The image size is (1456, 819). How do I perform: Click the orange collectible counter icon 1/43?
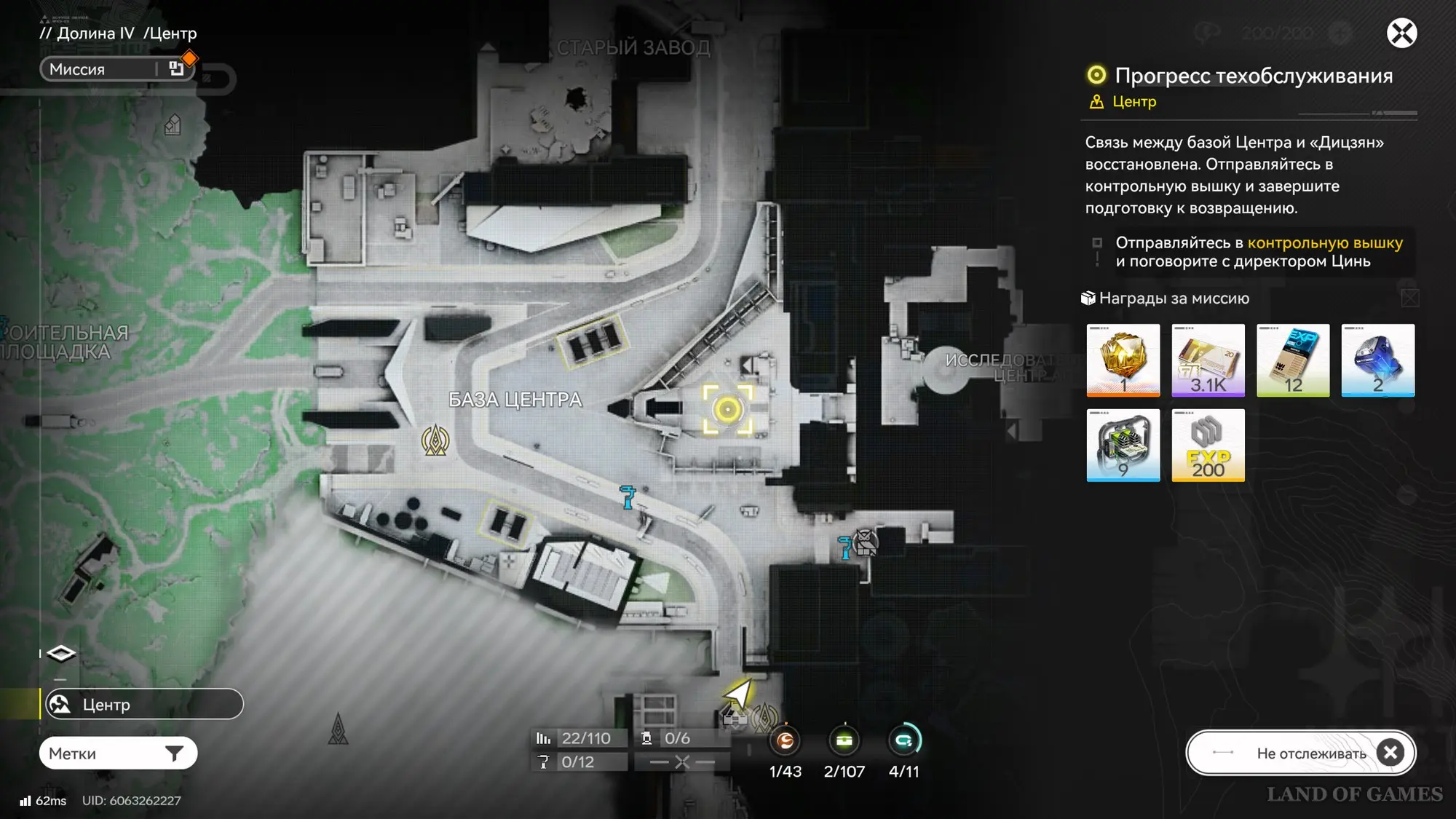(x=785, y=741)
